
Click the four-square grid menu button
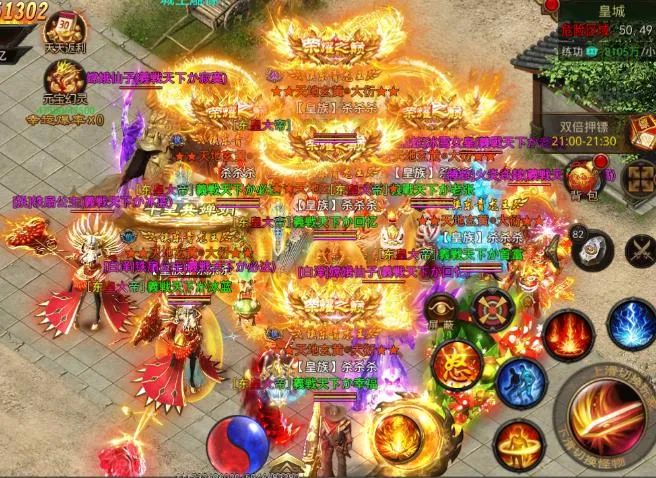(637, 177)
